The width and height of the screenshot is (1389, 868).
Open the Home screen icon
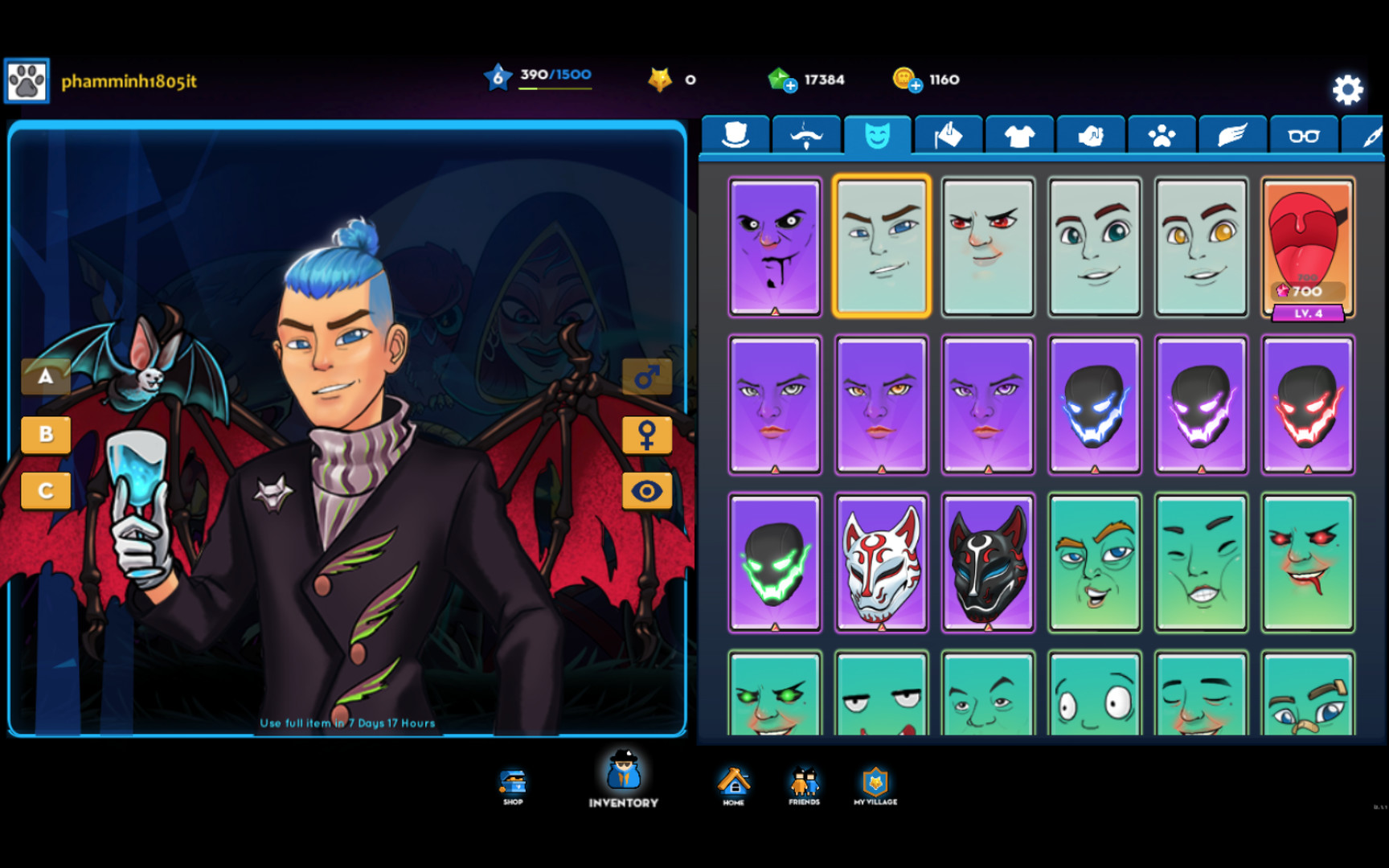coord(733,782)
